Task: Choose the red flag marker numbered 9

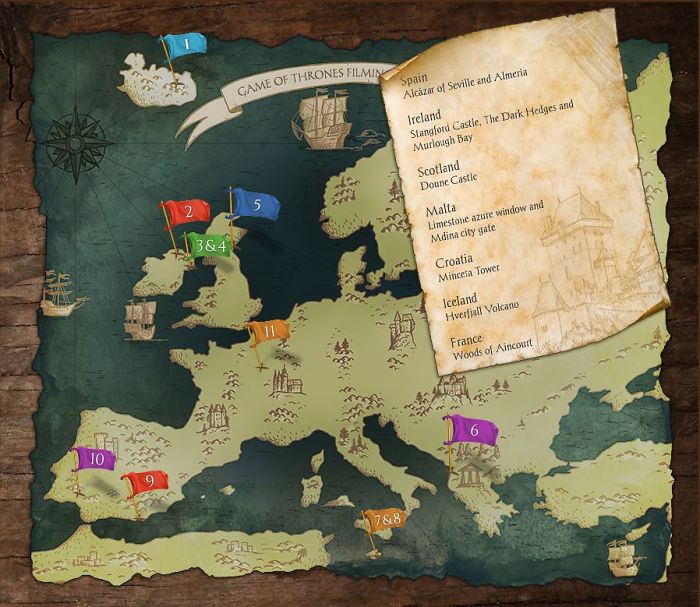Action: pyautogui.click(x=148, y=482)
